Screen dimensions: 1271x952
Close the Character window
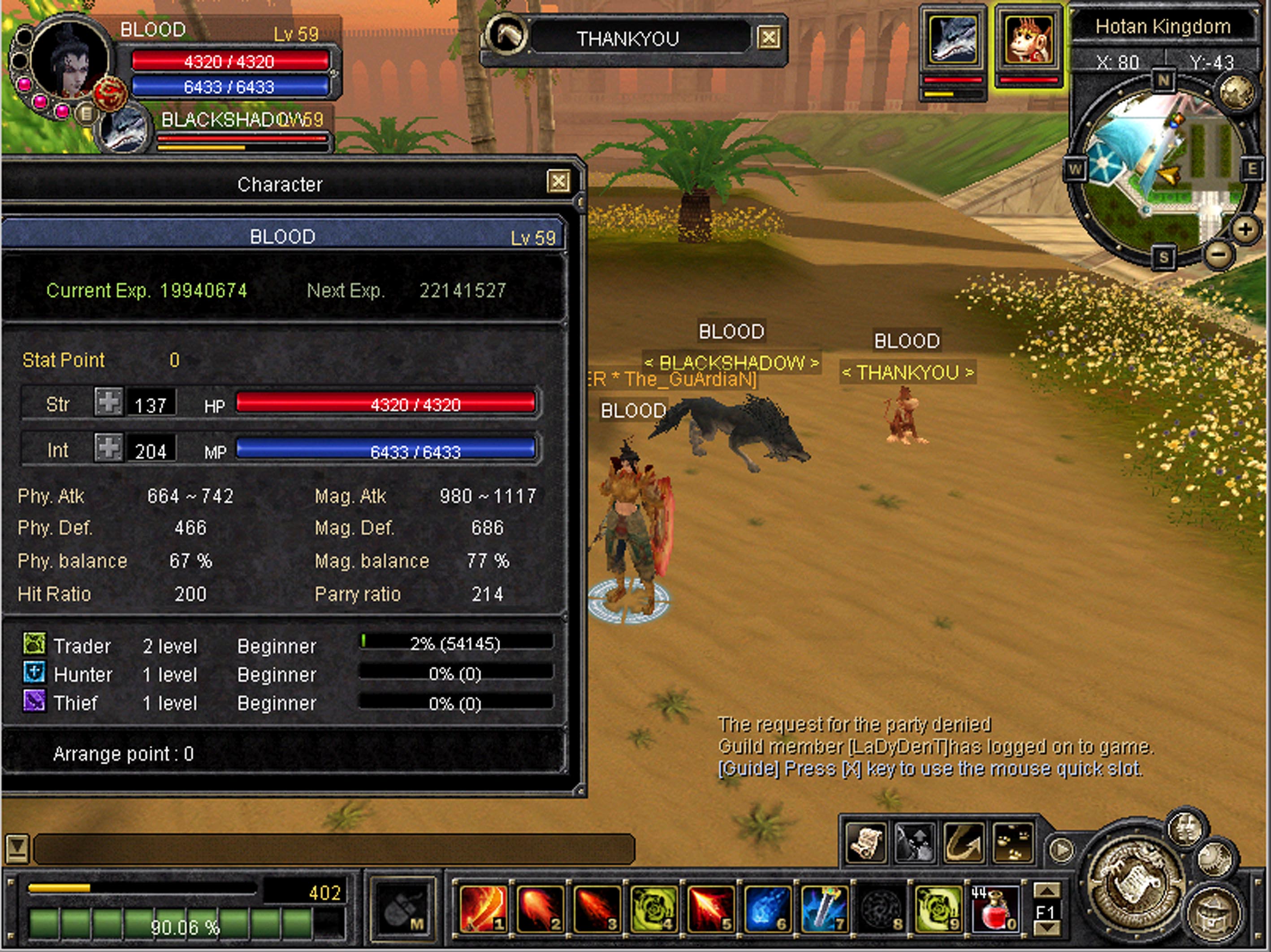click(558, 182)
